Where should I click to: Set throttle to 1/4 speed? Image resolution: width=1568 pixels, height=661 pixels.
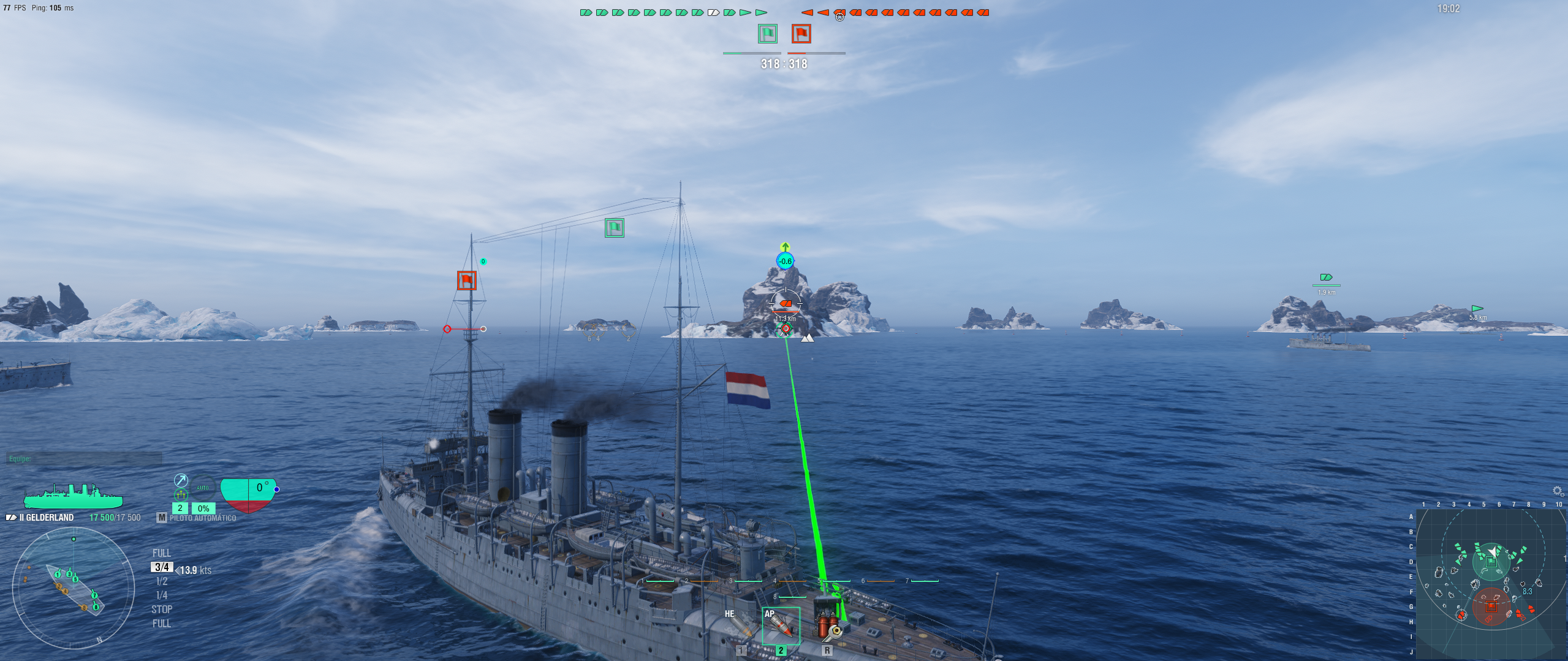coord(162,595)
